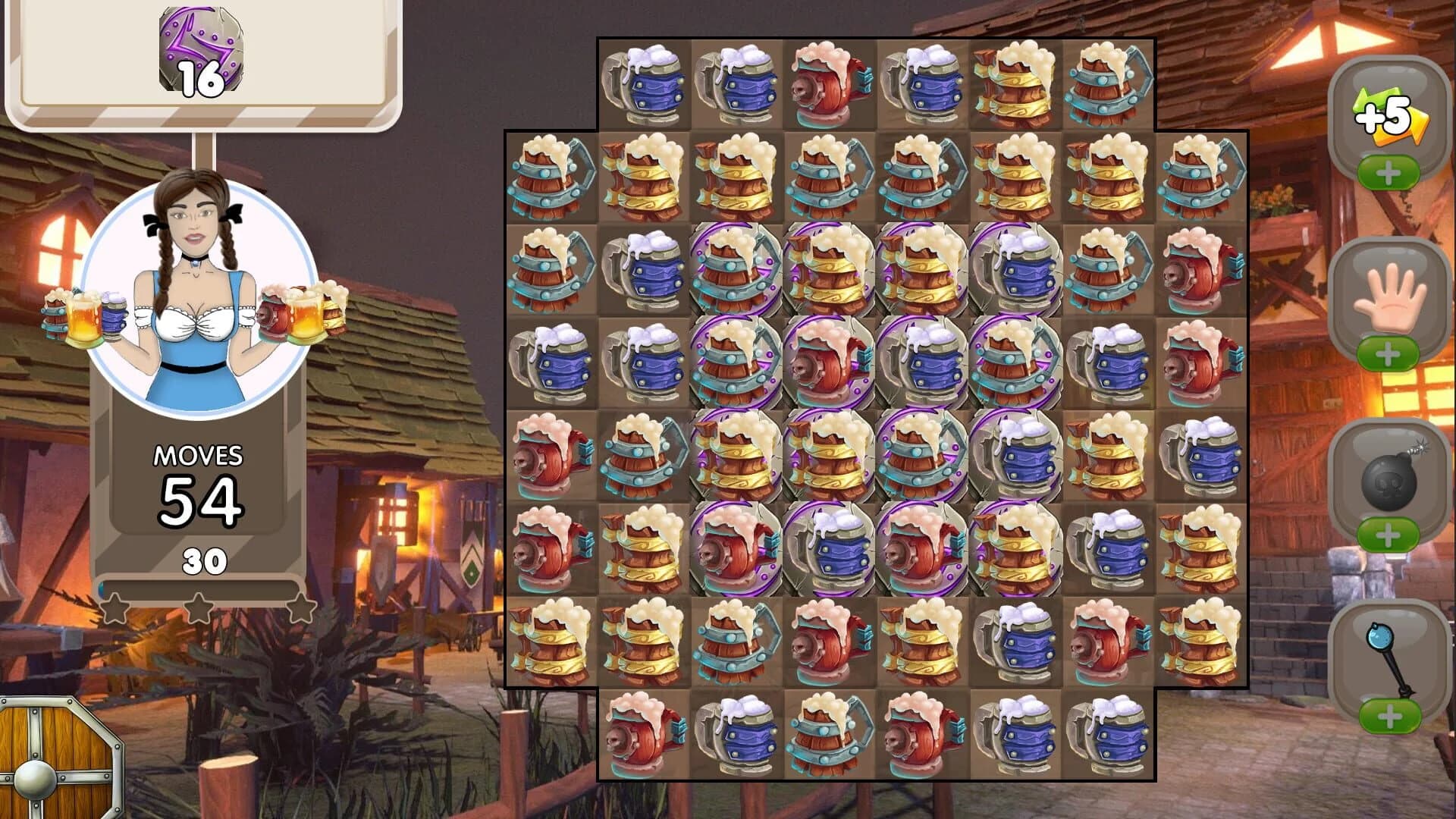This screenshot has width=1456, height=819.
Task: Click the purple rune stone objective icon
Action: pyautogui.click(x=199, y=52)
